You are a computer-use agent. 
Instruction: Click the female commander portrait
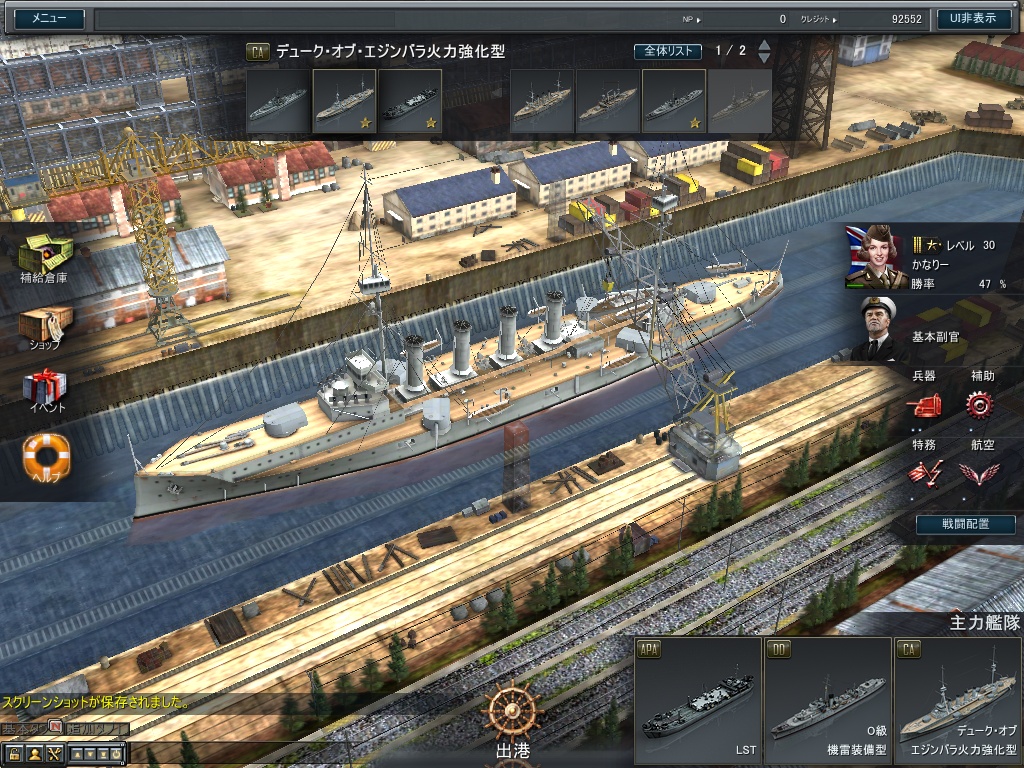tap(874, 256)
